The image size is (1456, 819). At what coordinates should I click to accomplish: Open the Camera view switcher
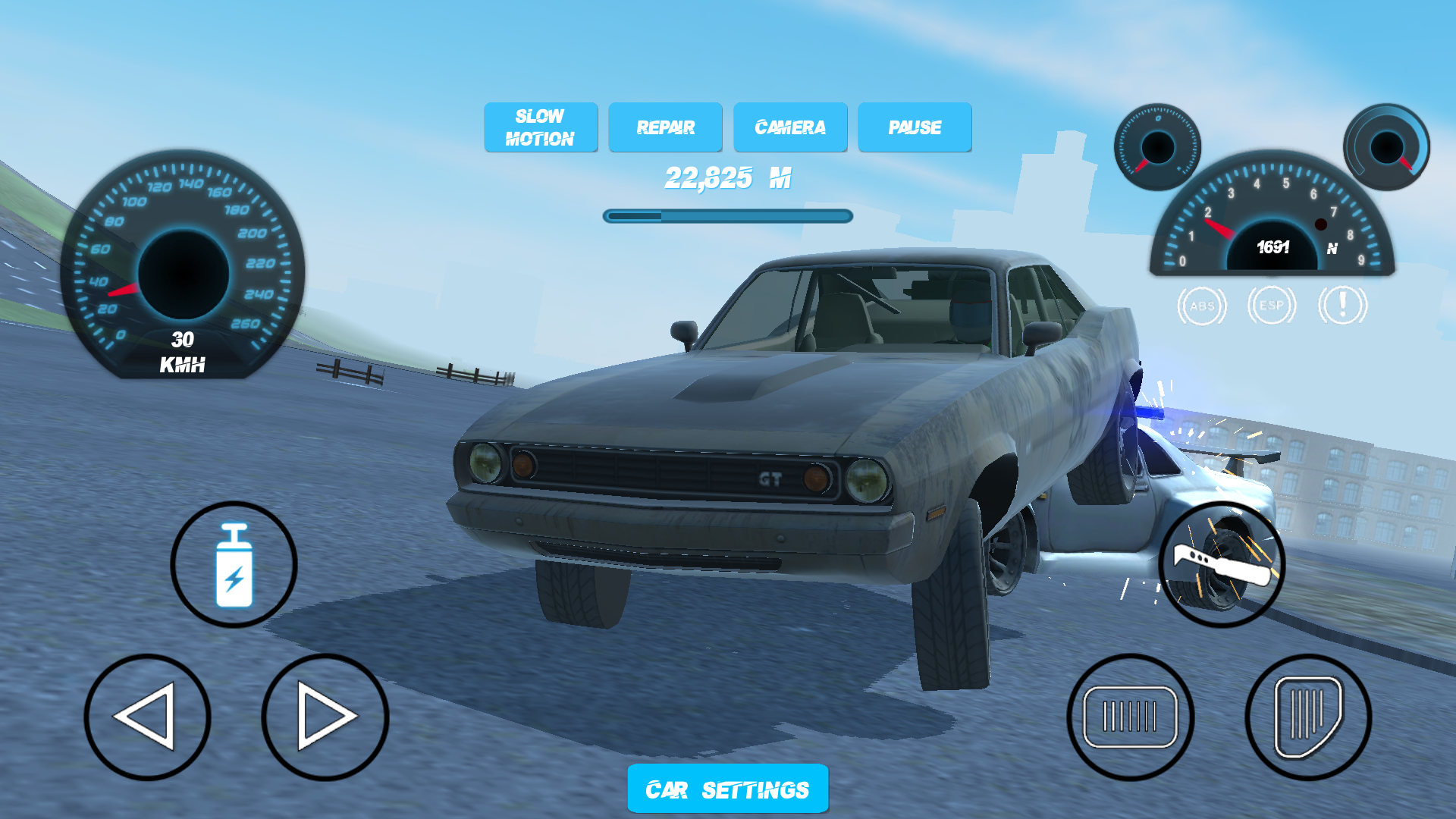click(x=790, y=127)
